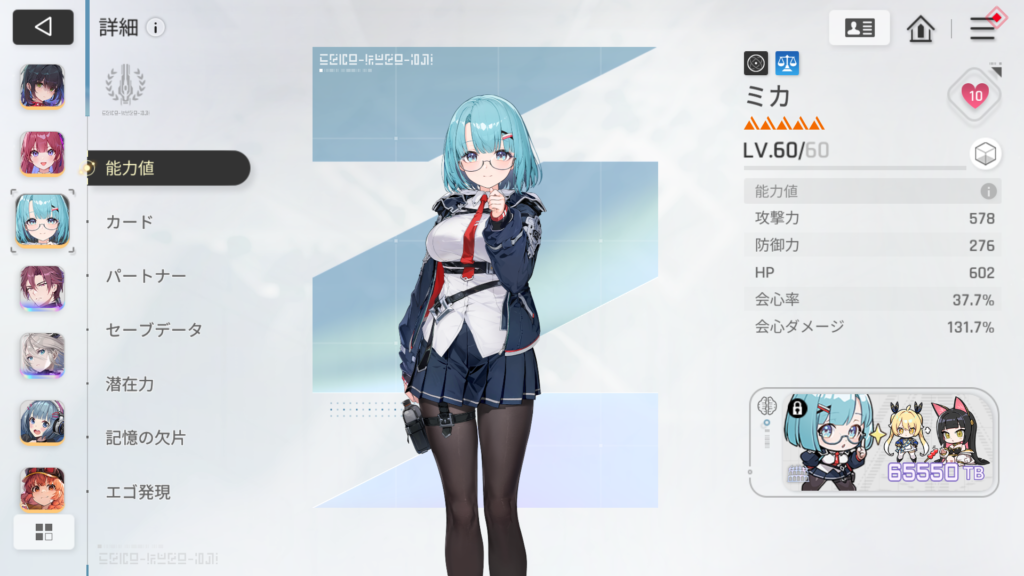Pick the dark red-haired male portrait
The image size is (1024, 576).
coord(42,288)
